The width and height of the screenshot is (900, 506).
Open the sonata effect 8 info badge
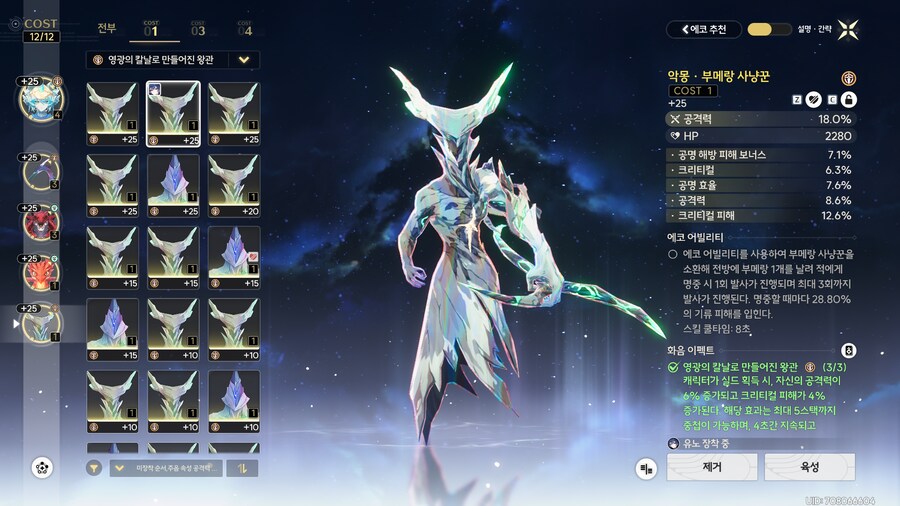tap(848, 350)
